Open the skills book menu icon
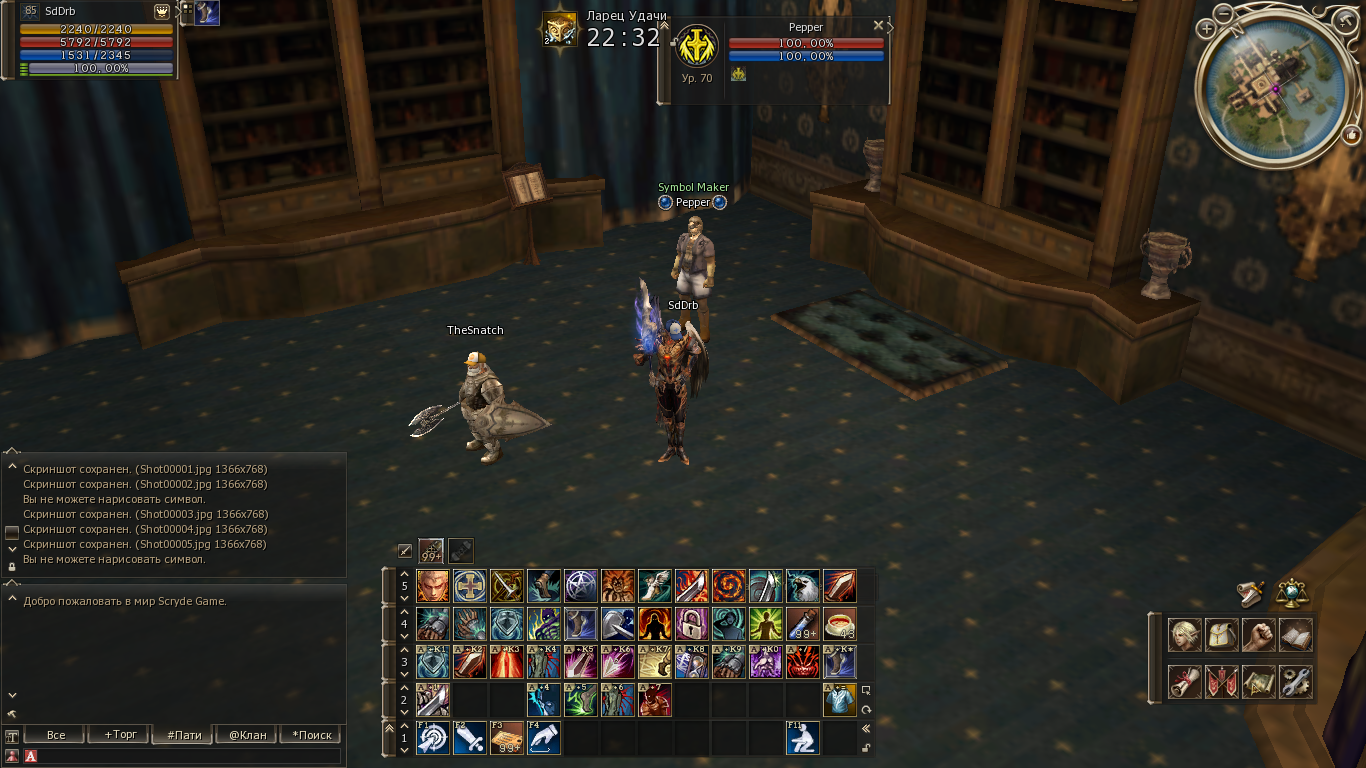Screen dimensions: 1366x768 click(1295, 635)
